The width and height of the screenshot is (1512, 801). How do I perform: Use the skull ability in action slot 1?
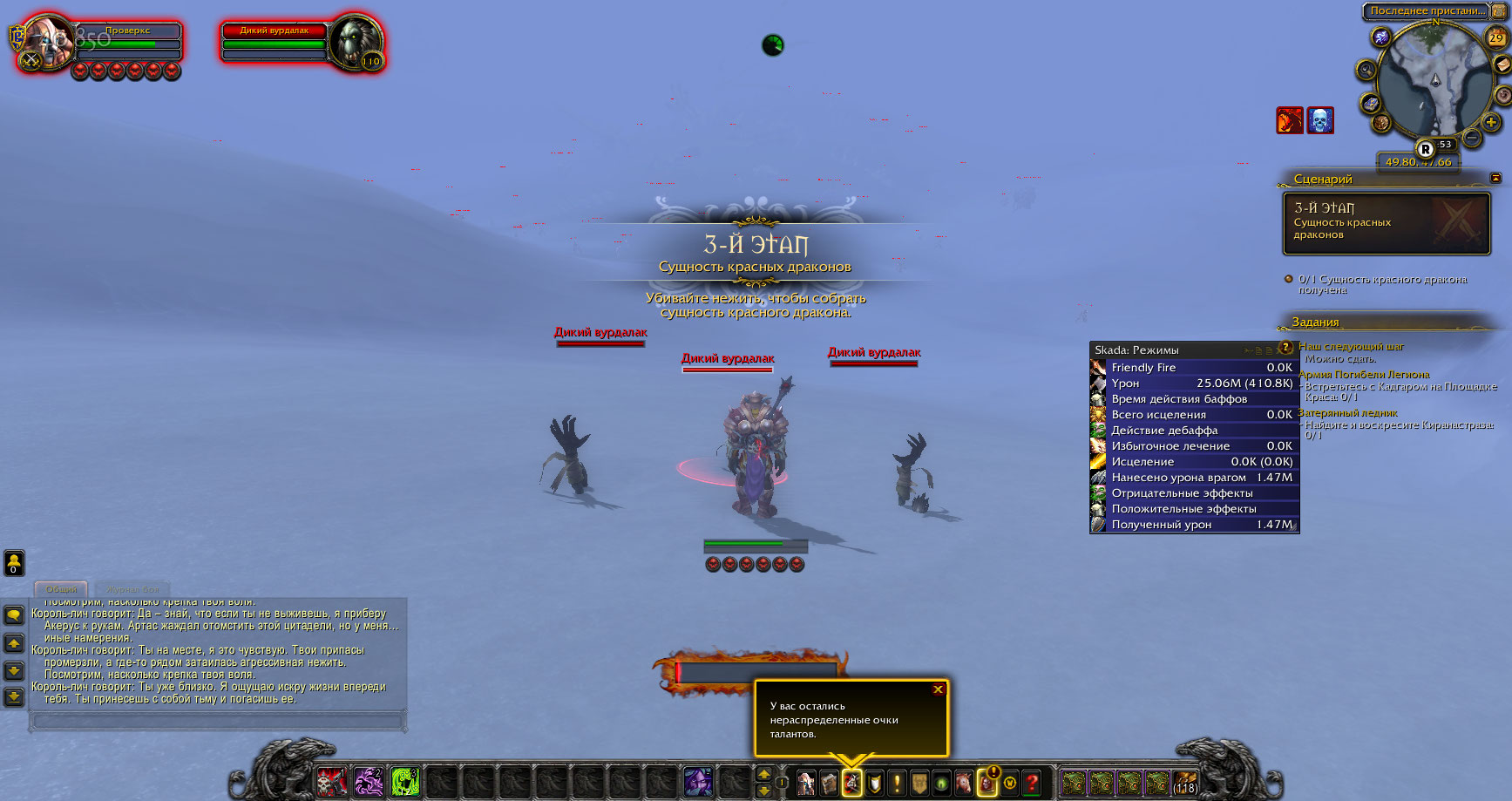tap(331, 782)
